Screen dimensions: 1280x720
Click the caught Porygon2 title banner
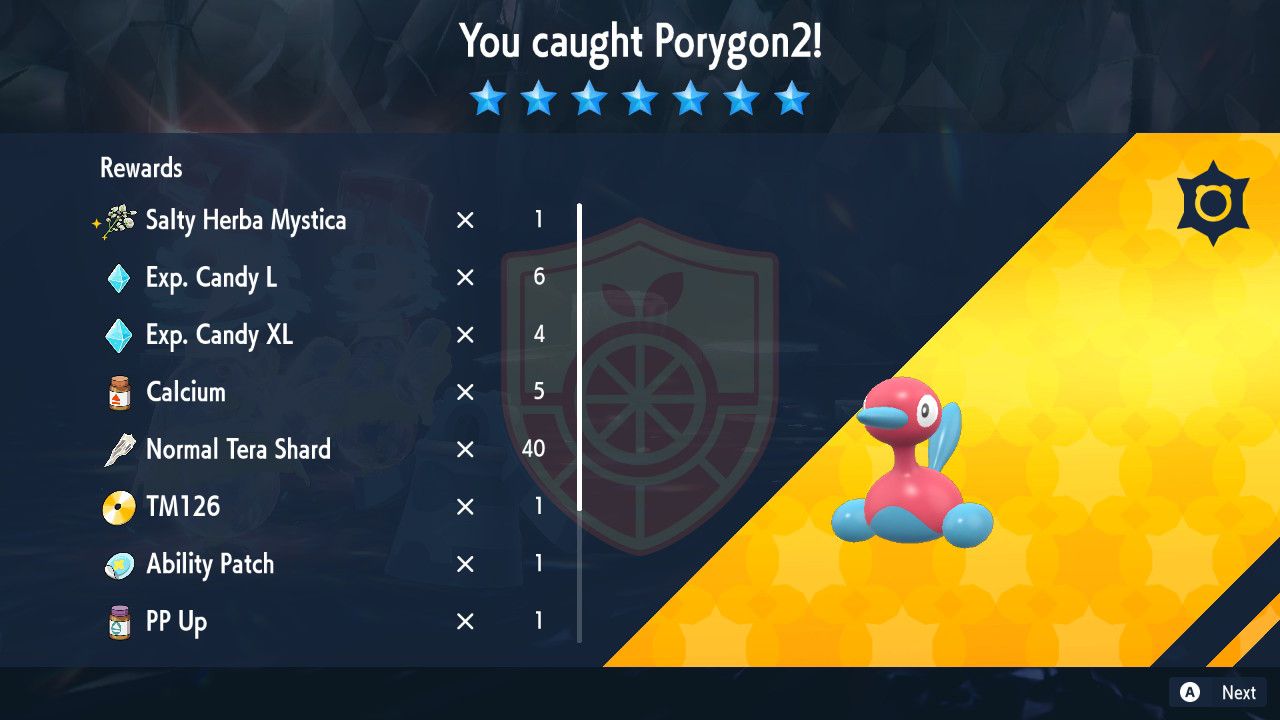pos(640,42)
